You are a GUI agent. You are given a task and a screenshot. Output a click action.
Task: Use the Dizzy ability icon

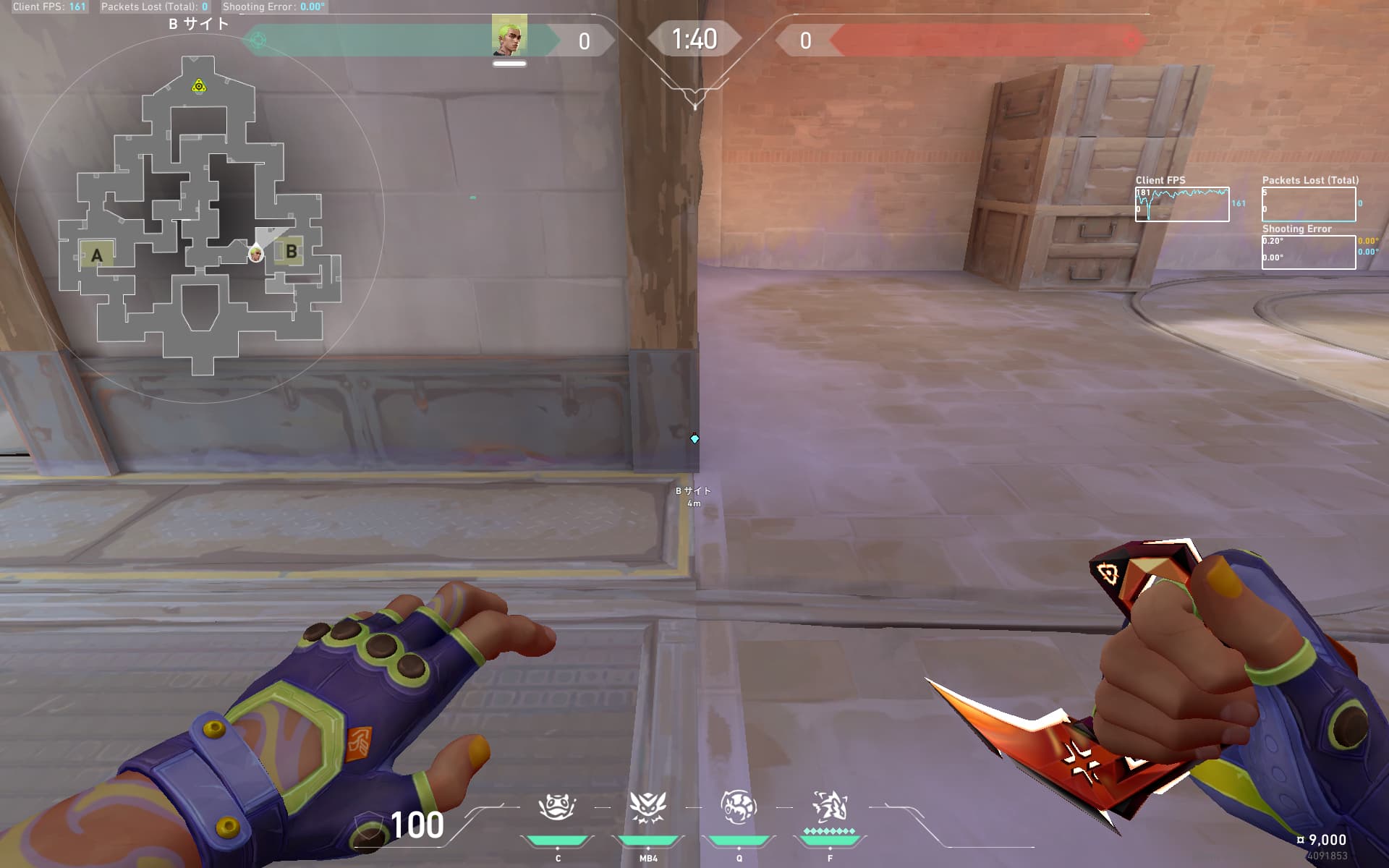(647, 807)
